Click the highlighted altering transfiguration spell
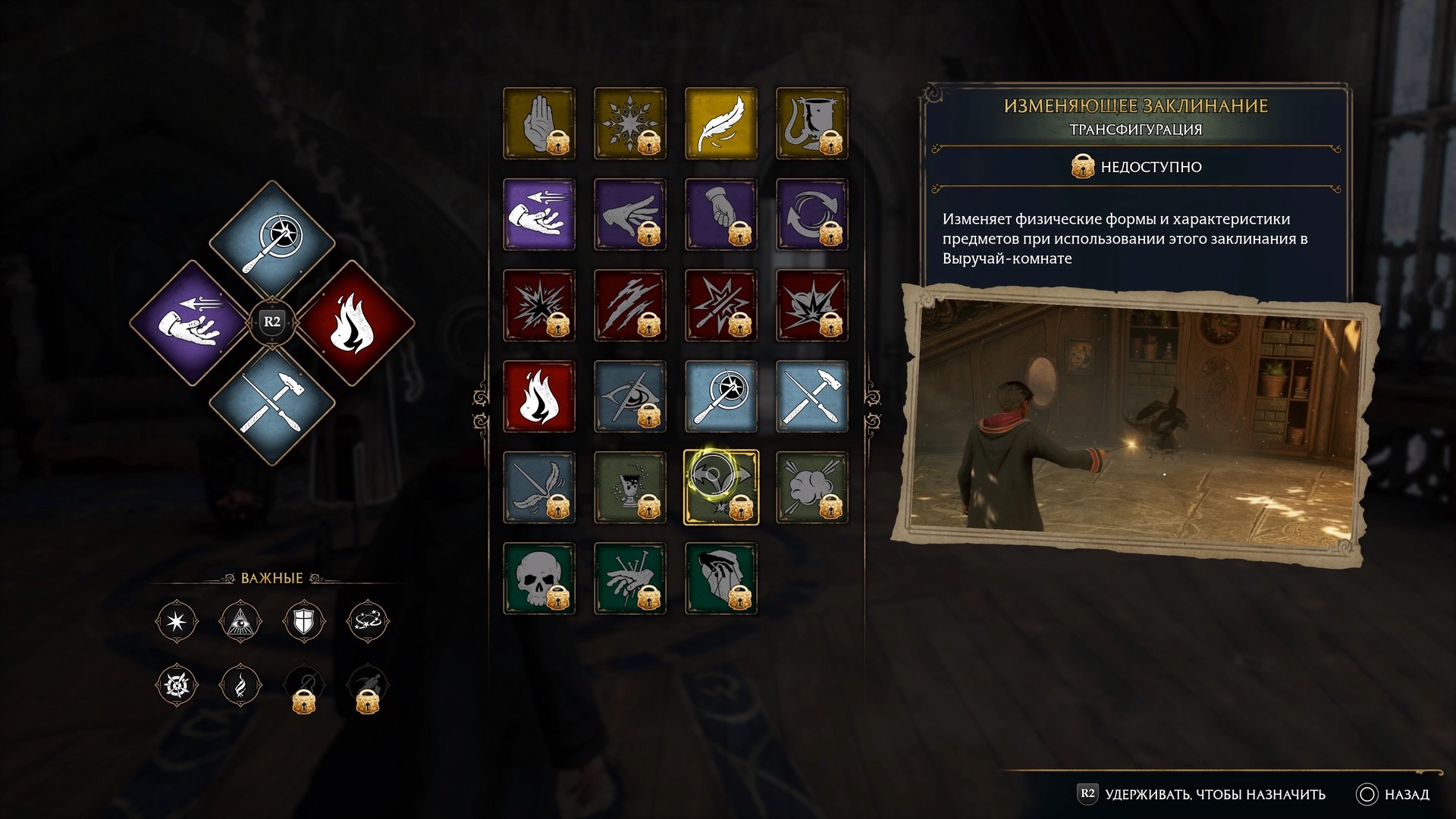Viewport: 1456px width, 819px height. pos(720,487)
